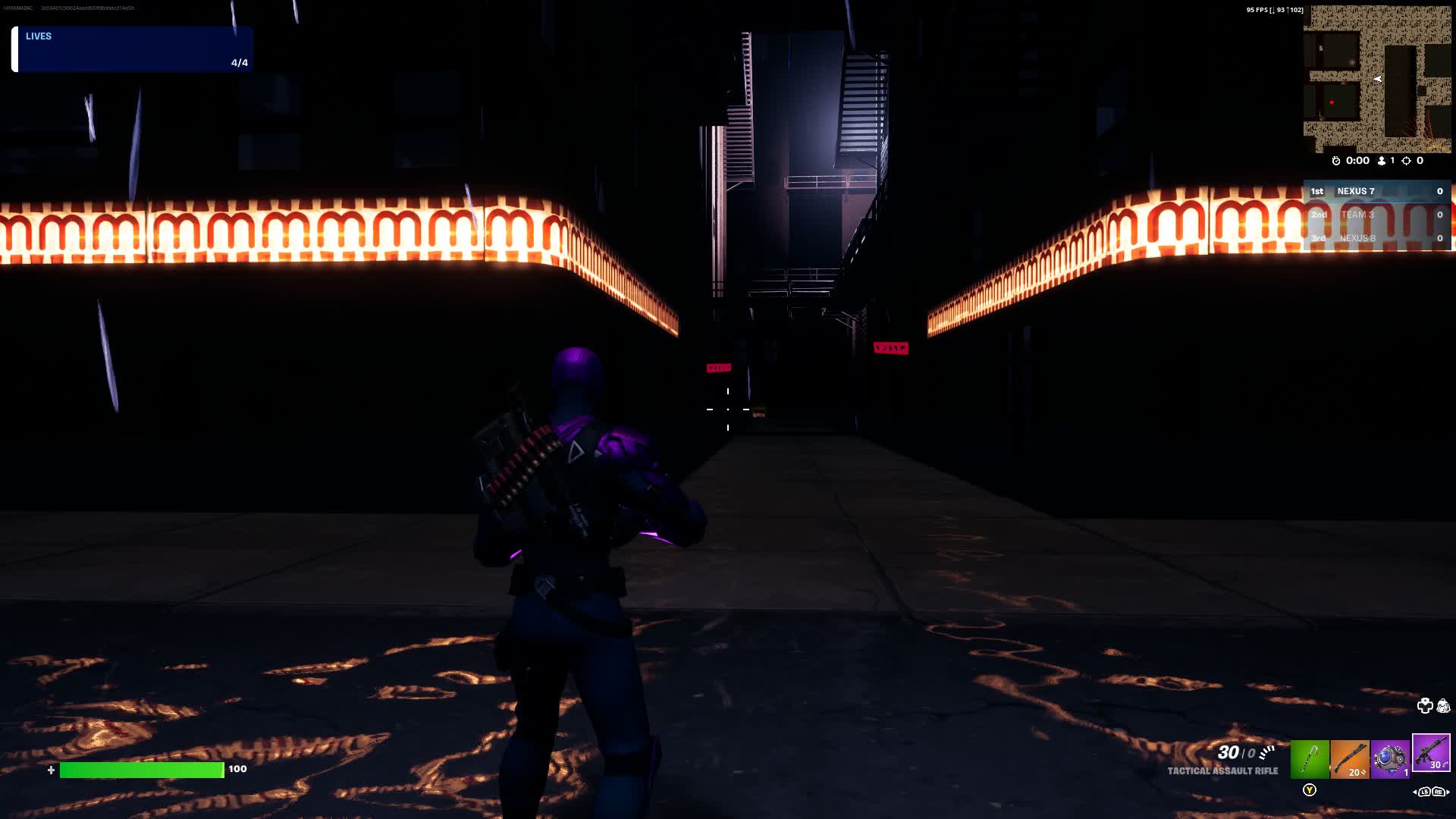
Task: Select the candy cane pickaxe slot
Action: coord(1310,759)
